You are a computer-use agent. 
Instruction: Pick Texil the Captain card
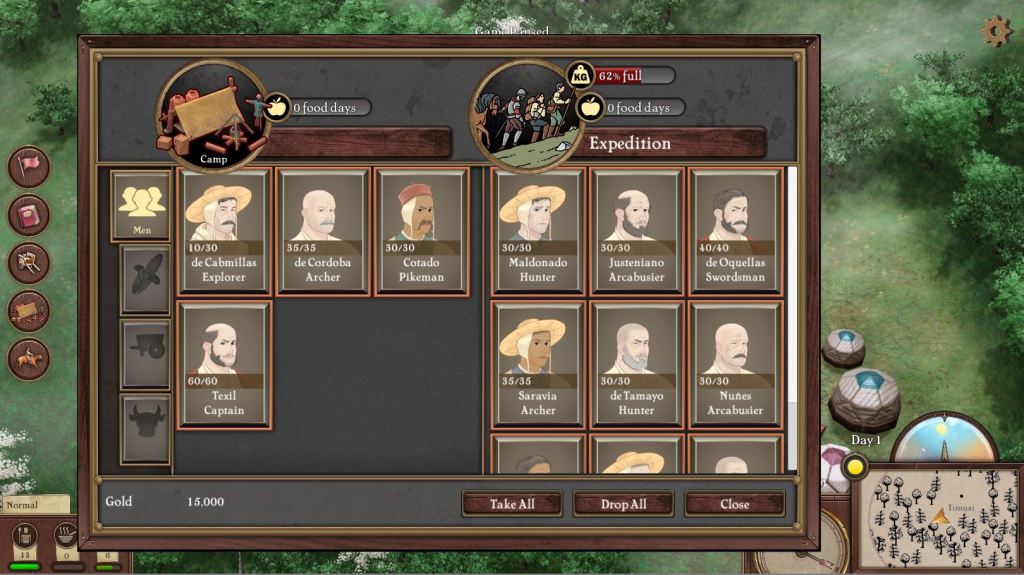click(224, 365)
